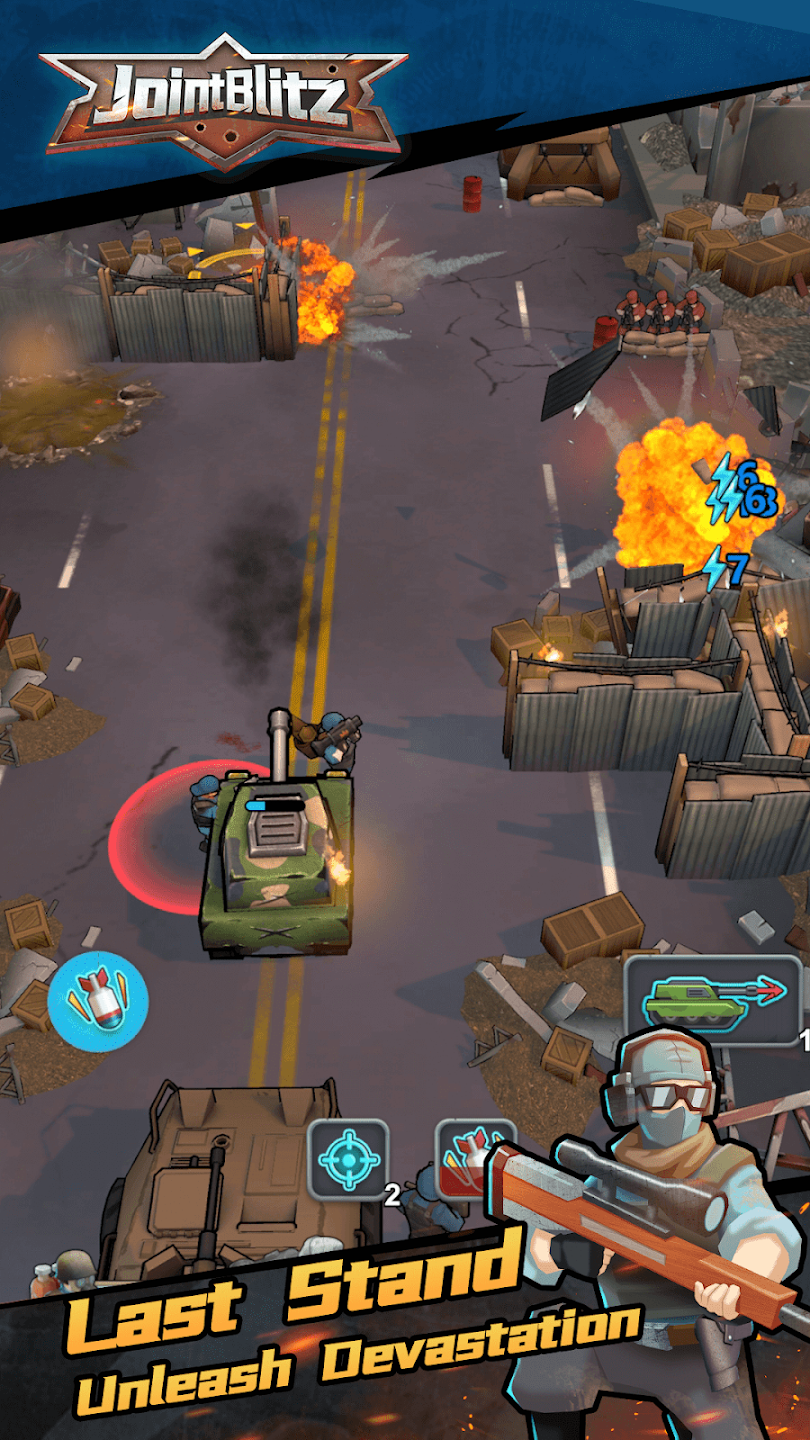Activate the blue circular bomb airstrike button

click(98, 1000)
